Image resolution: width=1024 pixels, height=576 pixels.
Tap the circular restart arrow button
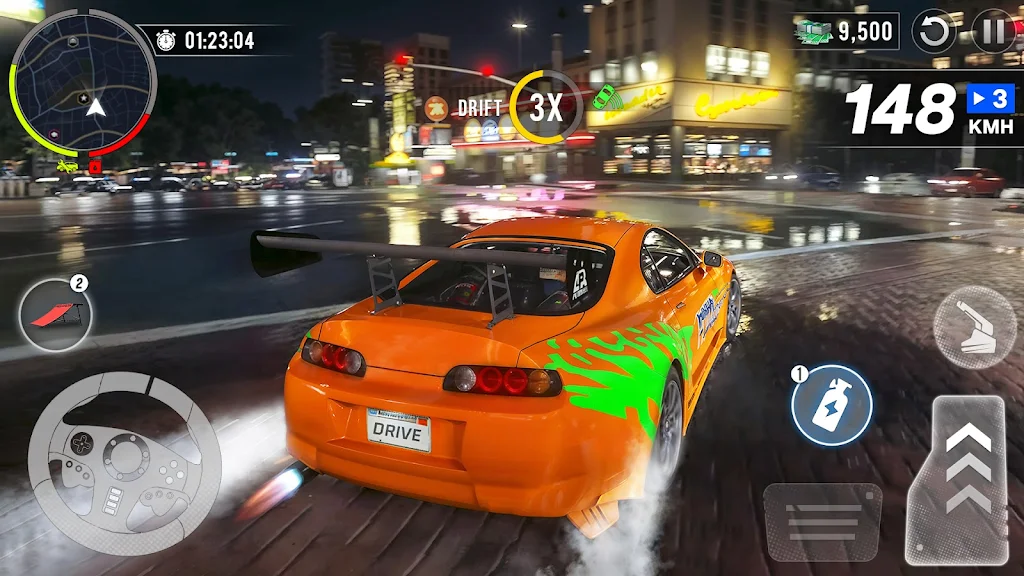coord(936,32)
